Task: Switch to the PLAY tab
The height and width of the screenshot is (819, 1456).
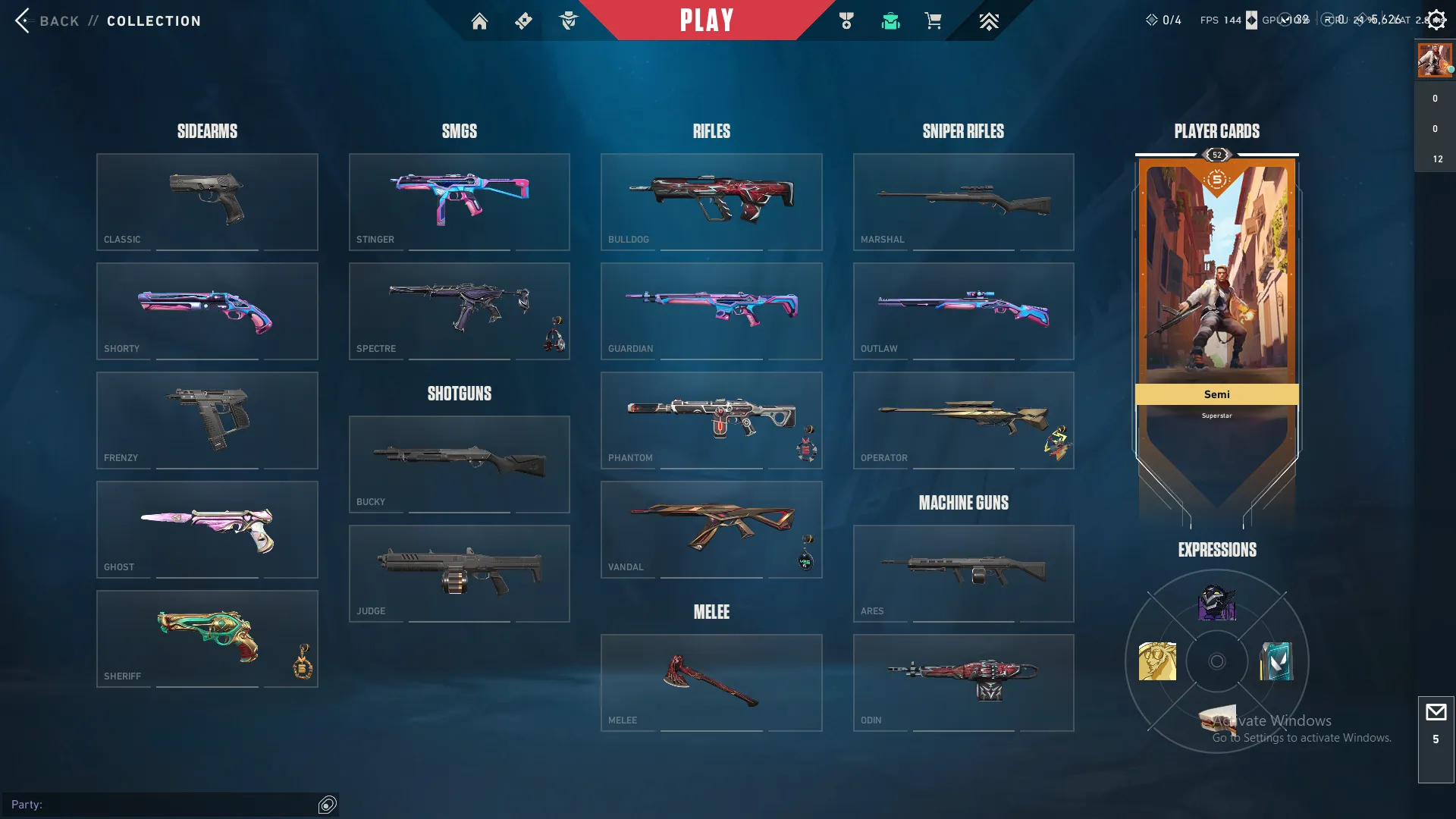Action: pos(707,20)
